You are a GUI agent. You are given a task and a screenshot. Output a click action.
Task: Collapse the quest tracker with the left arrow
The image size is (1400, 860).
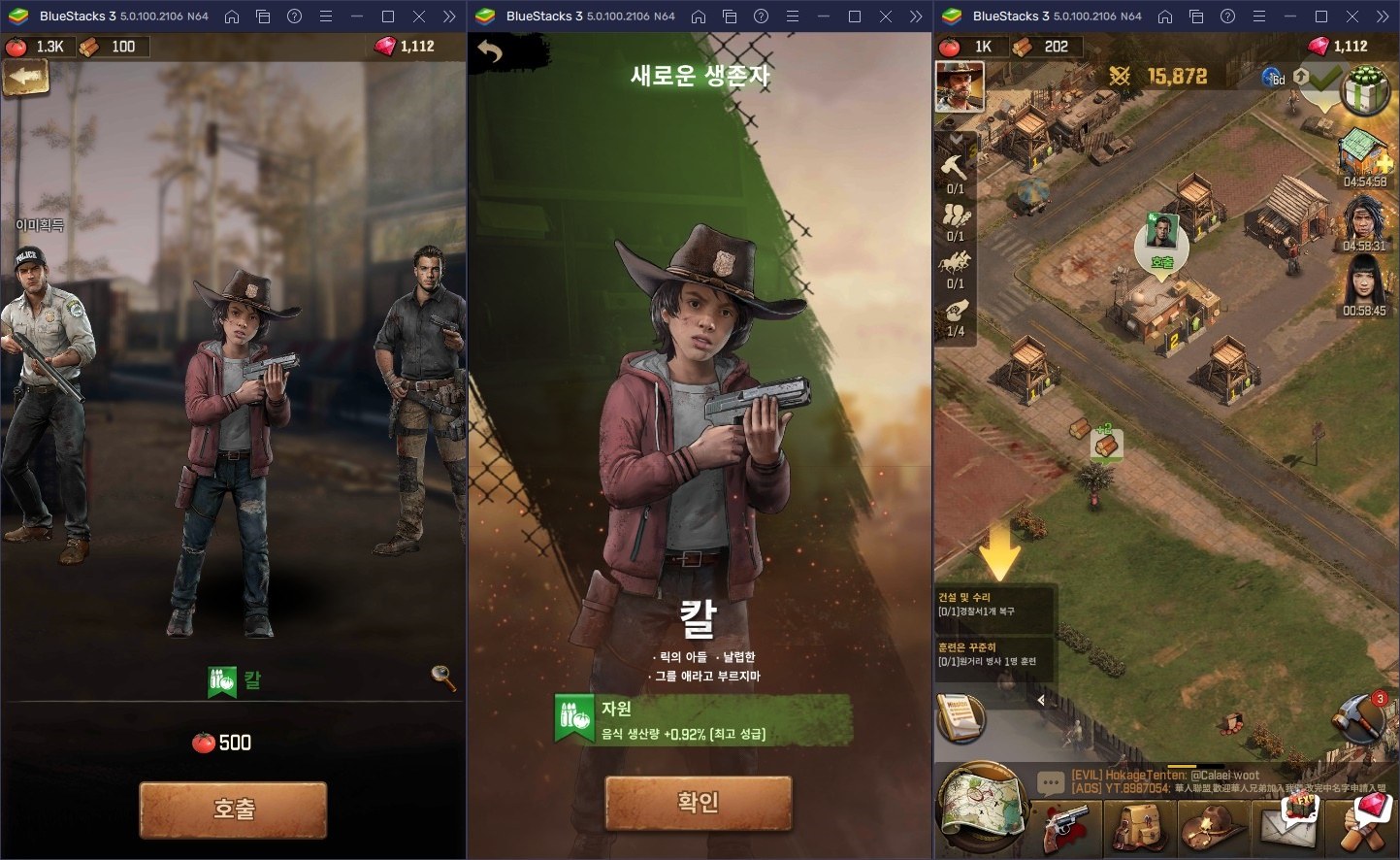tap(1041, 700)
